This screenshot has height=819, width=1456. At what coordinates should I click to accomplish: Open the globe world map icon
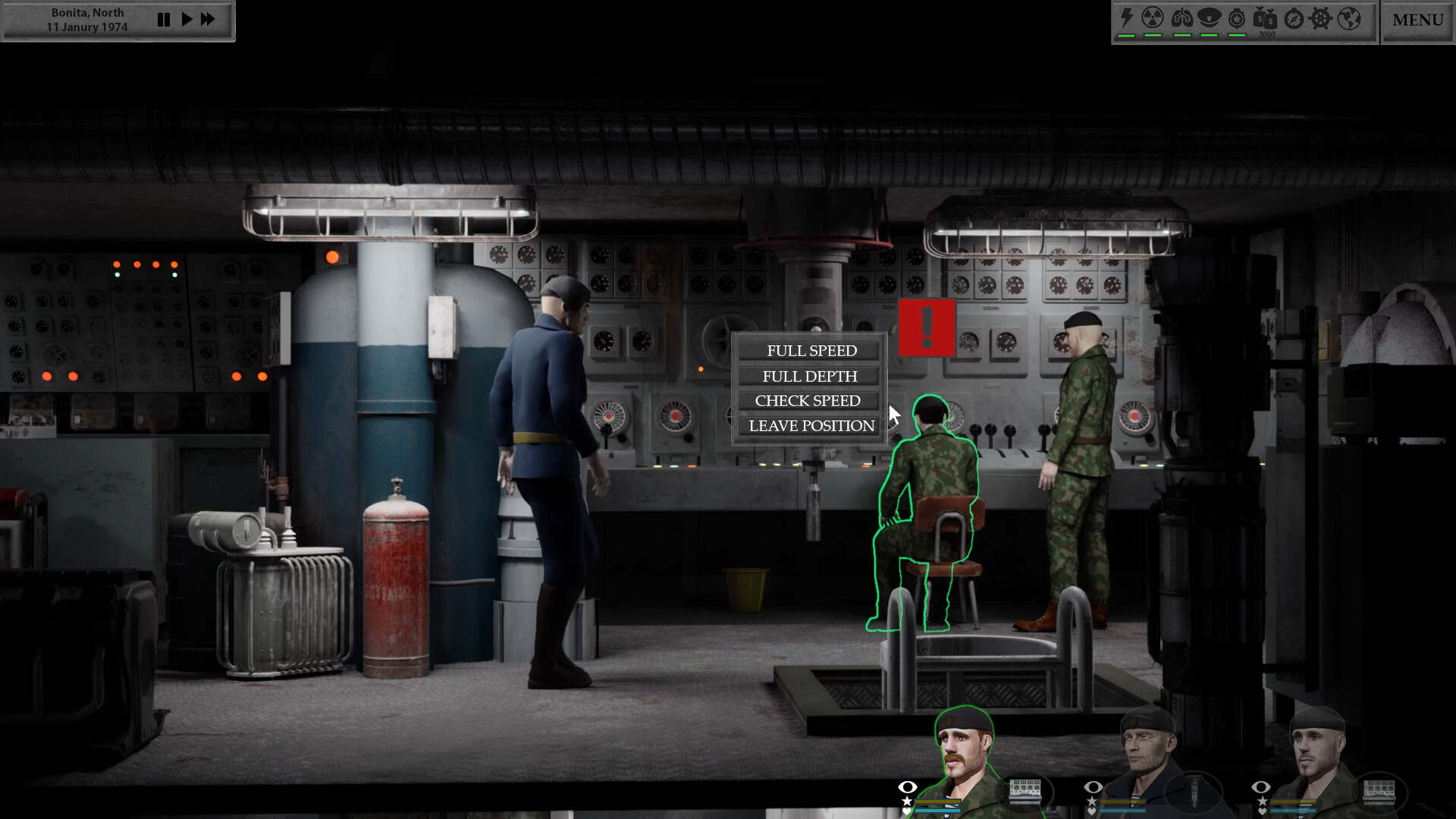click(x=1349, y=19)
